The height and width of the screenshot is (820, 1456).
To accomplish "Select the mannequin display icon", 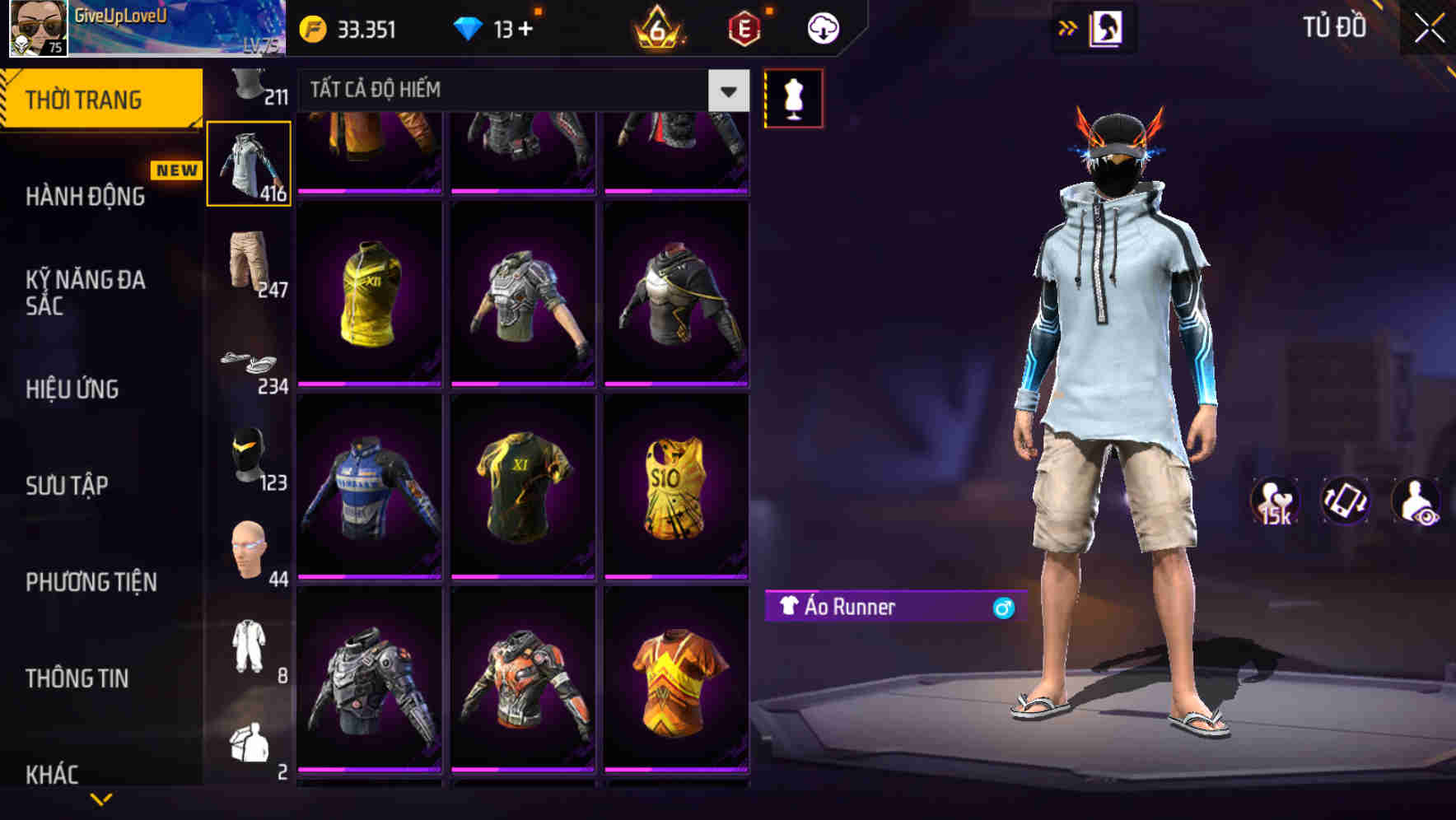I will click(793, 97).
